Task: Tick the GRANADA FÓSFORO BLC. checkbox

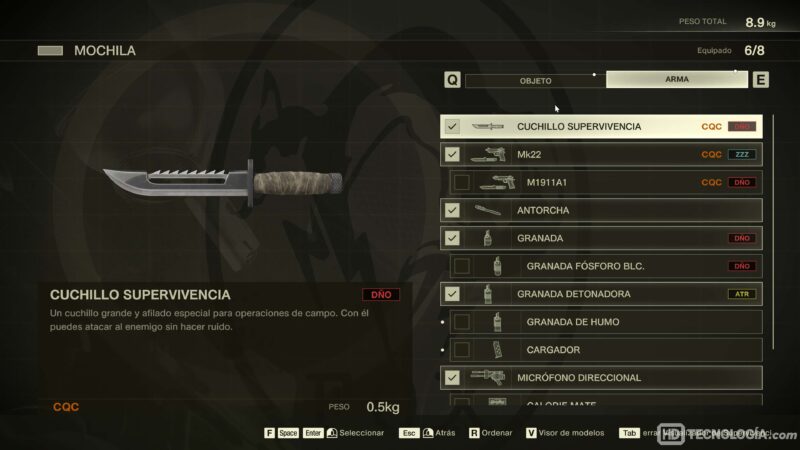Action: [462, 266]
